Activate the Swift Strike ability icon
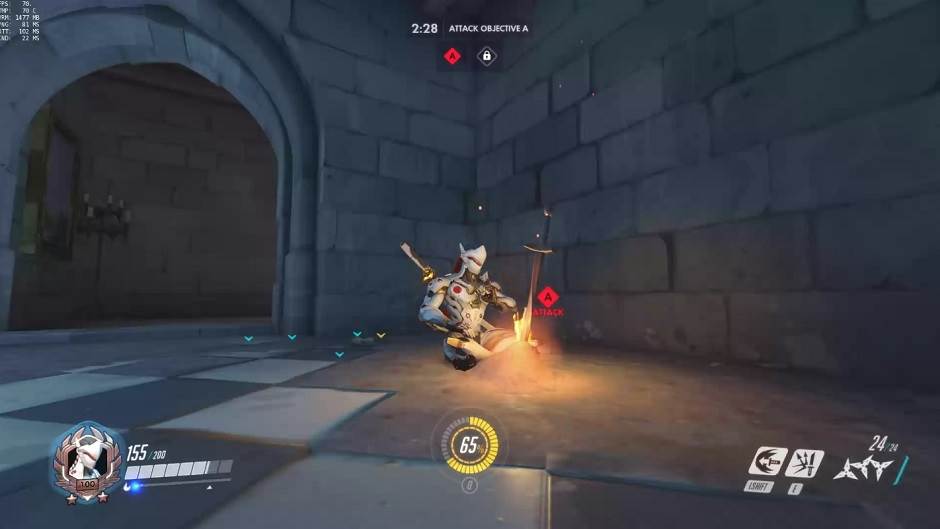940x529 pixels. pyautogui.click(x=764, y=462)
